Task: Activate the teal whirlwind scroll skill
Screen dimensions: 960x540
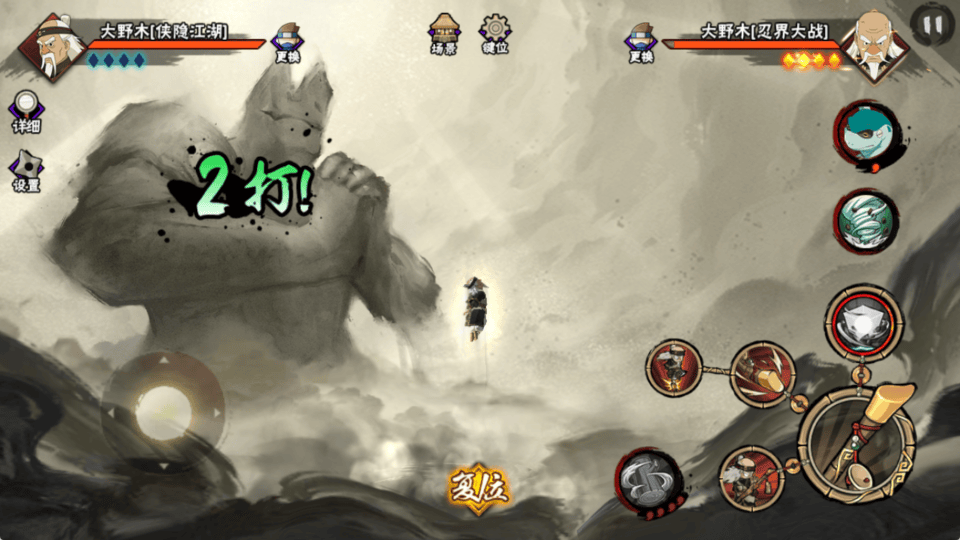Action: 866,221
